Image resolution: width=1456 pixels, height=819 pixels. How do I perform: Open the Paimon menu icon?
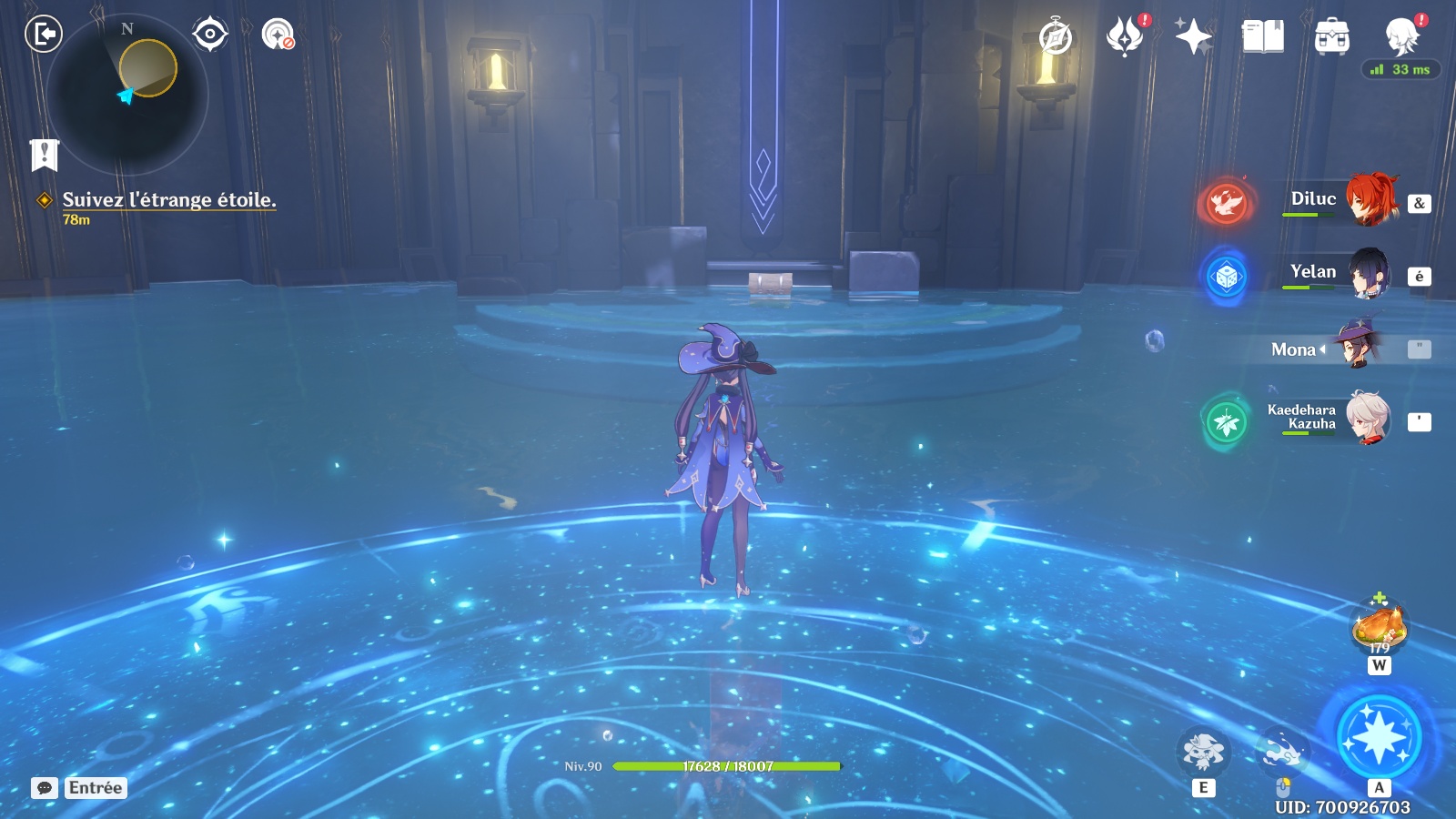point(1401,36)
